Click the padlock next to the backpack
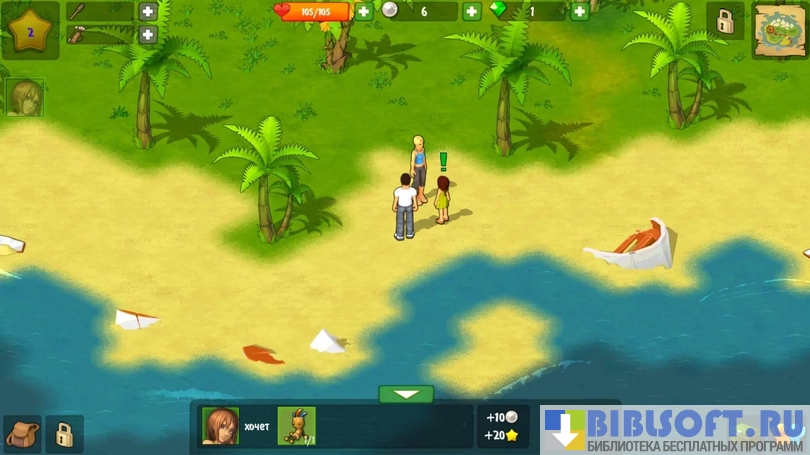 coord(64,434)
